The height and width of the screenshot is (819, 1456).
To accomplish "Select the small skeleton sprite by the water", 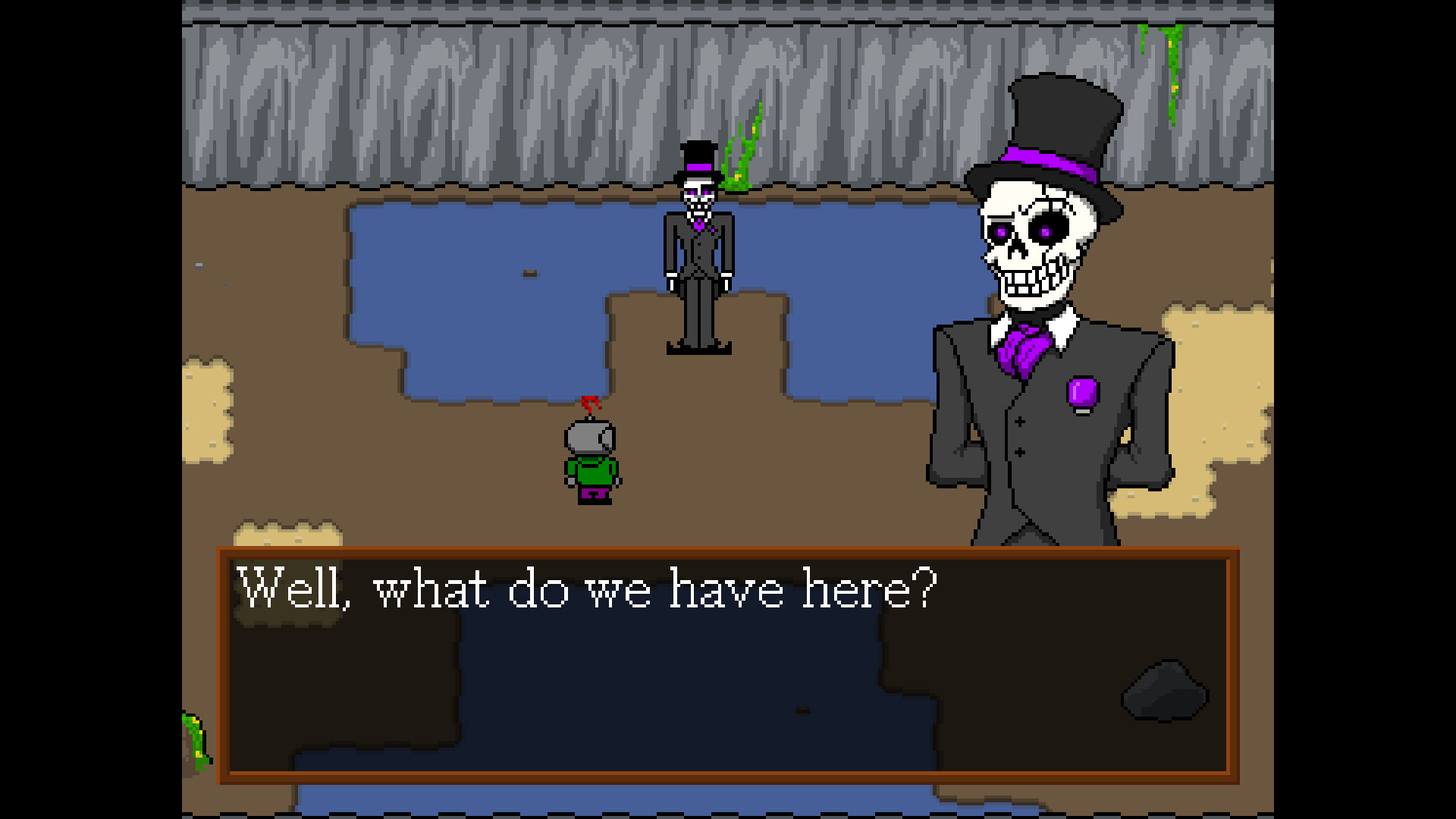I will pos(698,250).
